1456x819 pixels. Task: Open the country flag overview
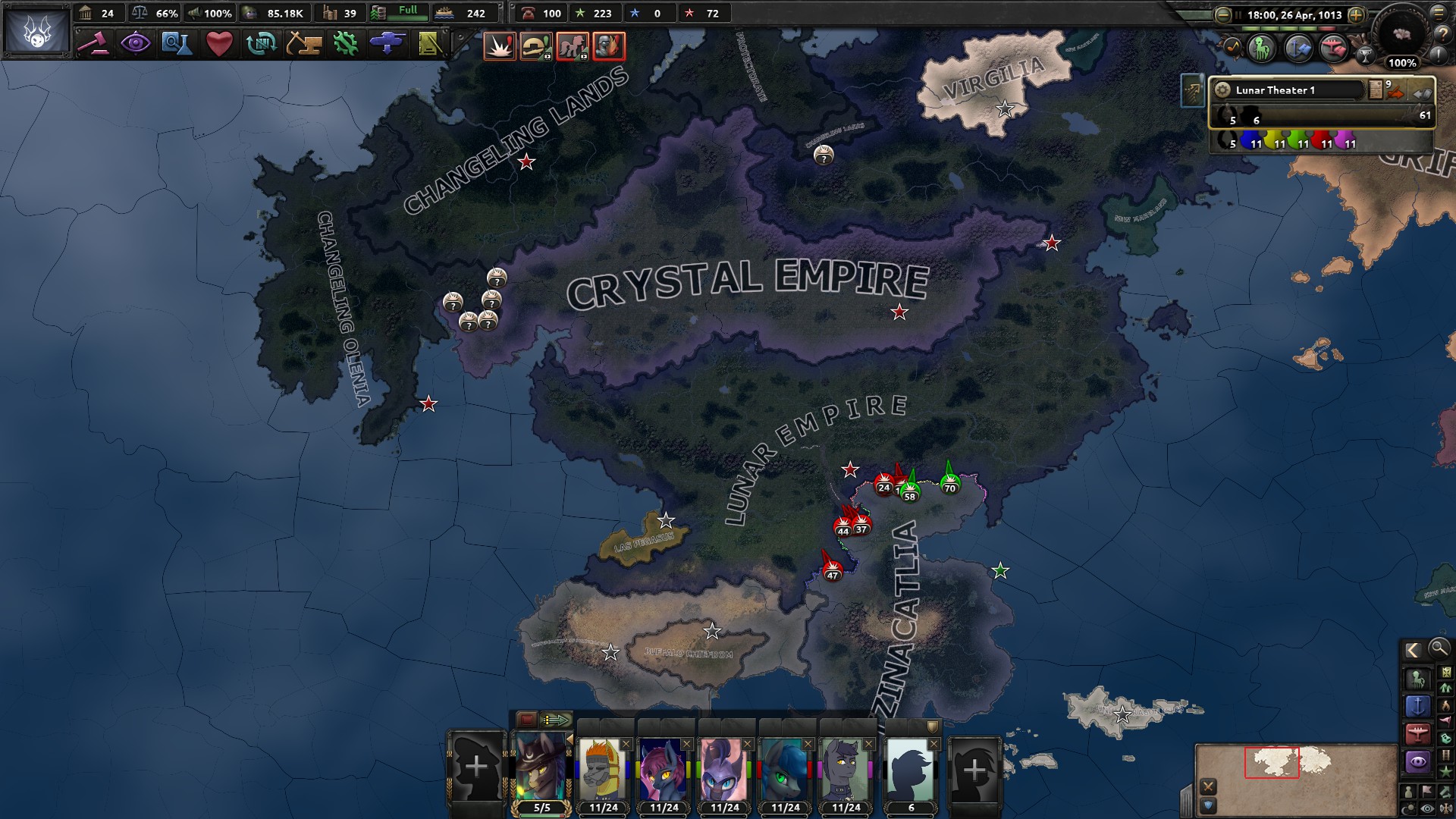(36, 31)
